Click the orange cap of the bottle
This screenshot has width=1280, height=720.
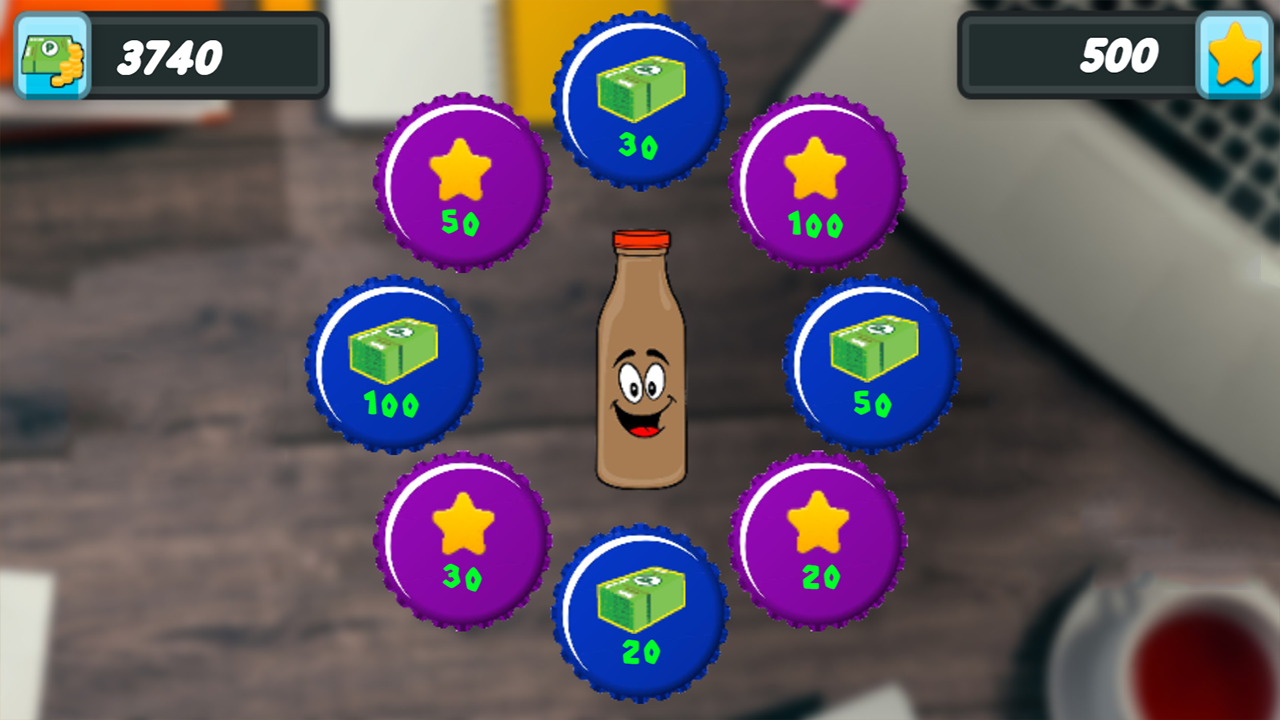pos(640,240)
